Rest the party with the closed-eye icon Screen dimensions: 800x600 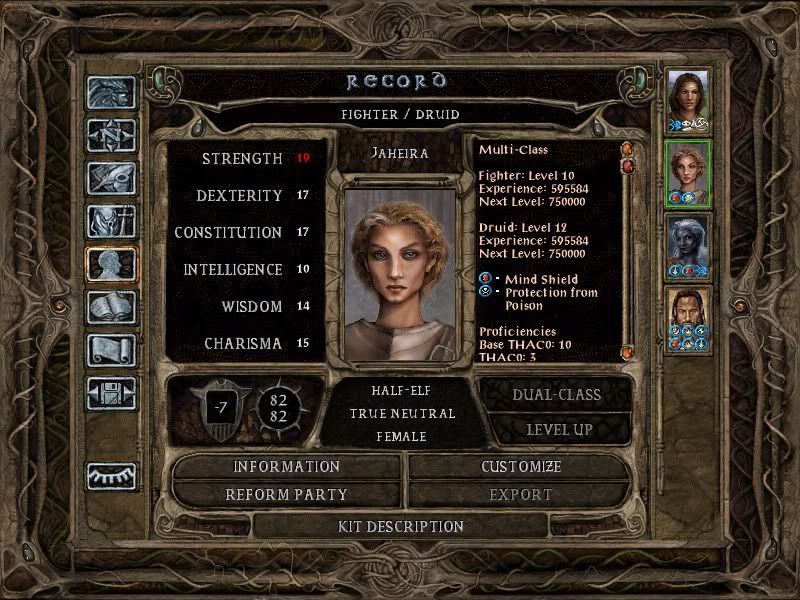coord(111,476)
